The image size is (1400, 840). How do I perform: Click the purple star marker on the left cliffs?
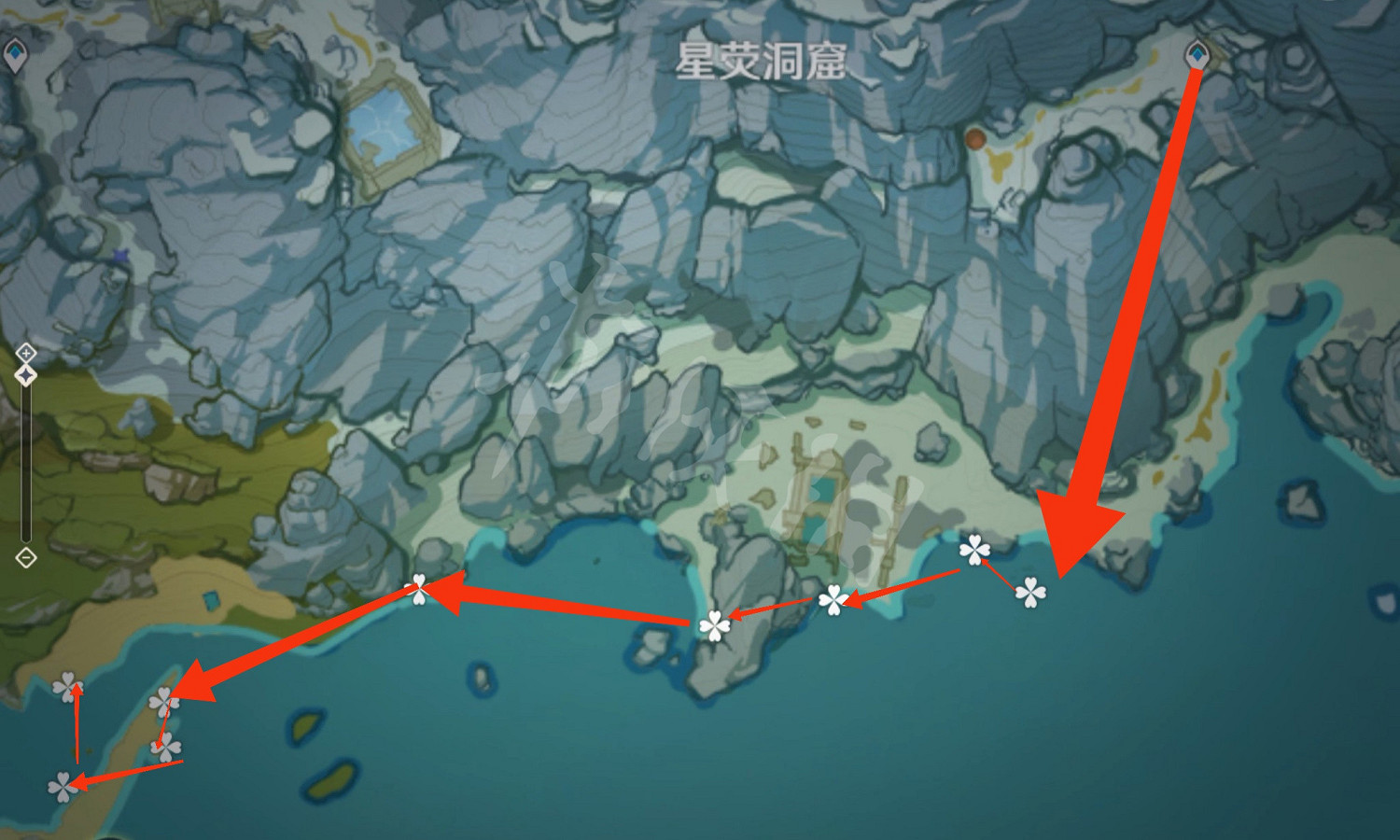(122, 254)
